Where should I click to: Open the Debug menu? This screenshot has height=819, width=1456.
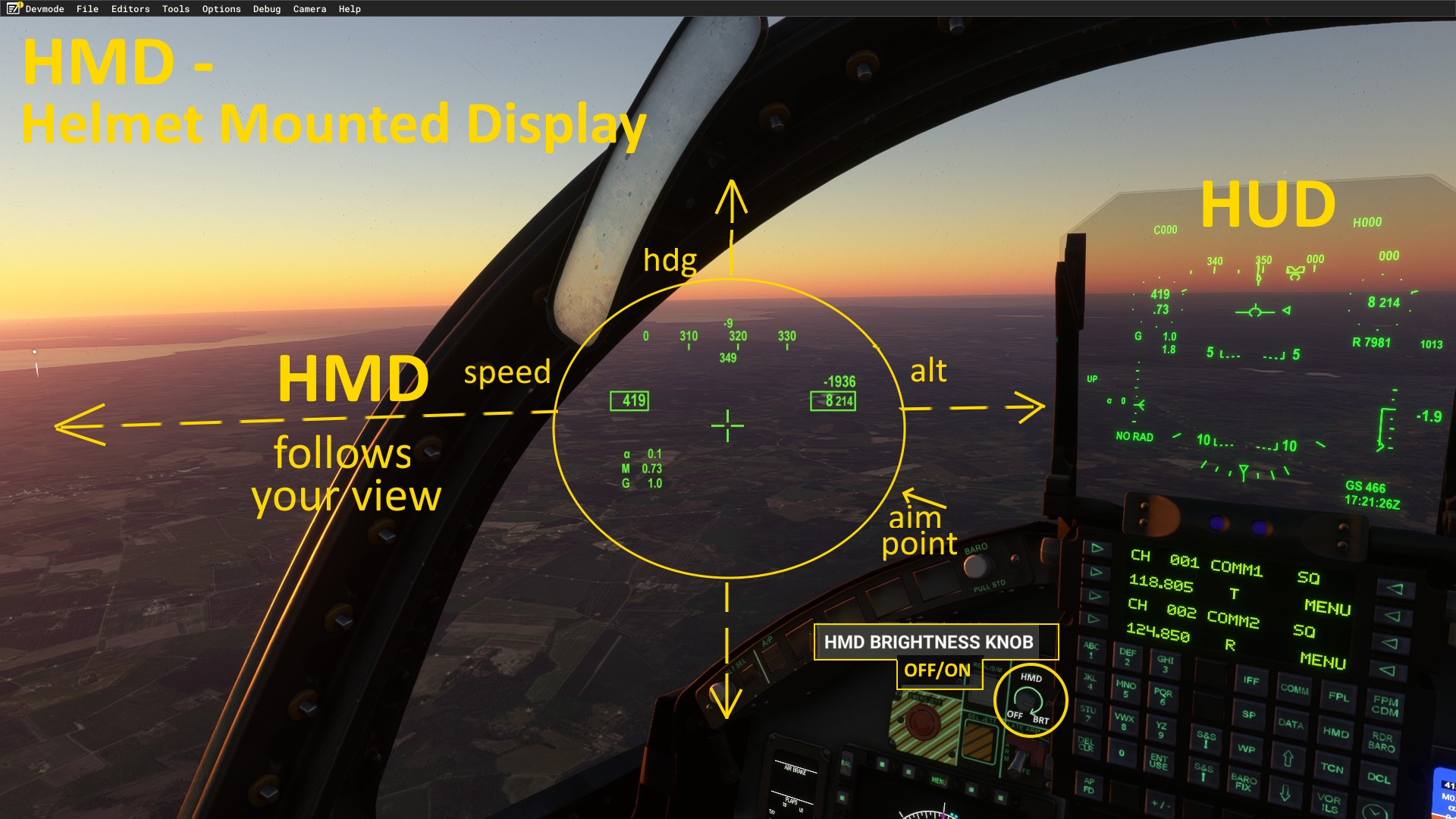click(267, 9)
